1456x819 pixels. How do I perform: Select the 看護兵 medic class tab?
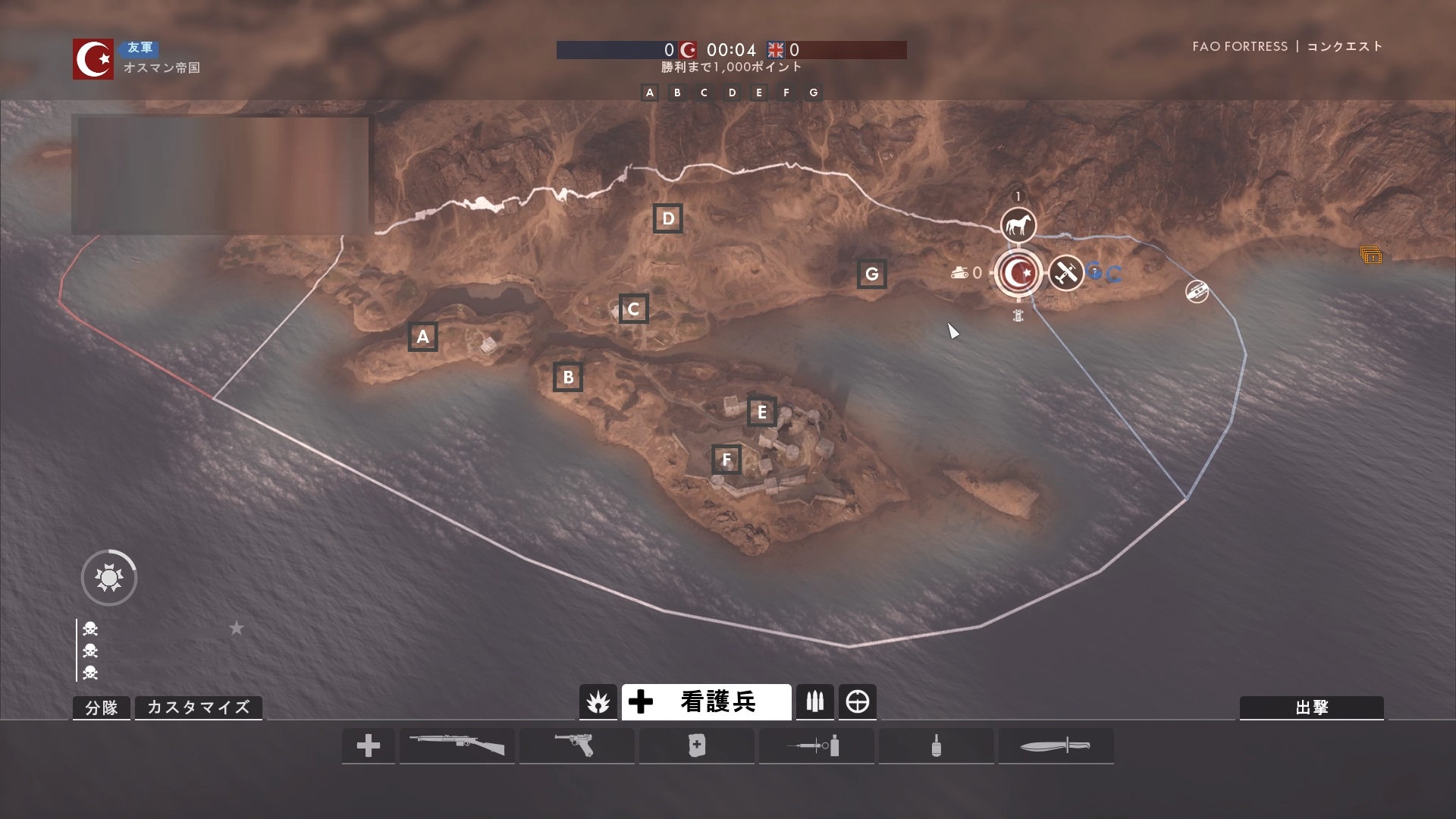[706, 701]
